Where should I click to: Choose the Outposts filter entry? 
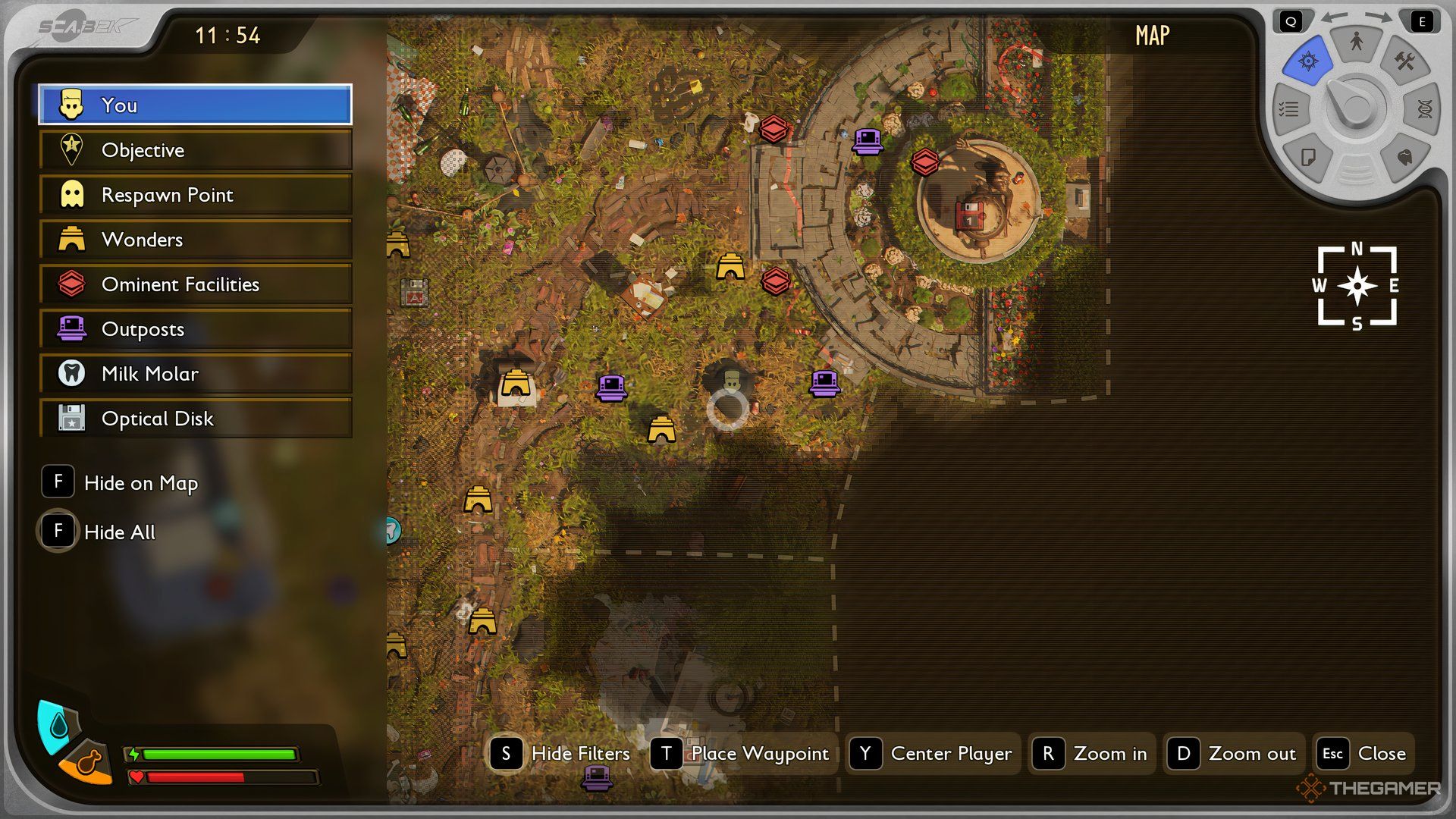[196, 329]
